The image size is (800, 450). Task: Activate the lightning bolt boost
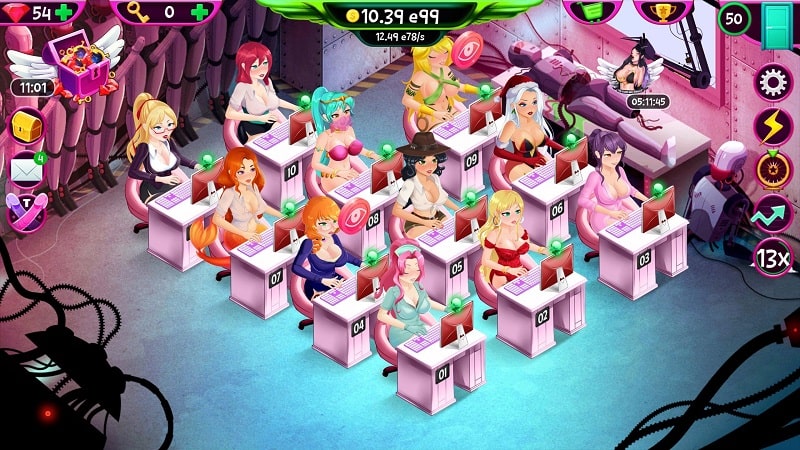(773, 126)
